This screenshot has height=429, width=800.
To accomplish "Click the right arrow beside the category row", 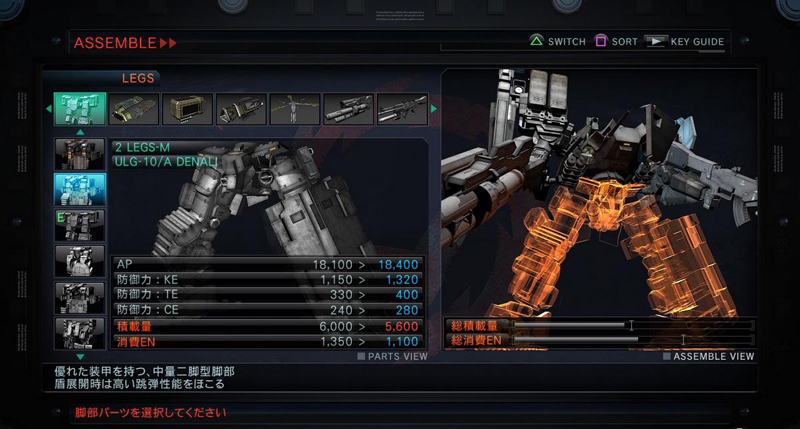I will coord(434,109).
